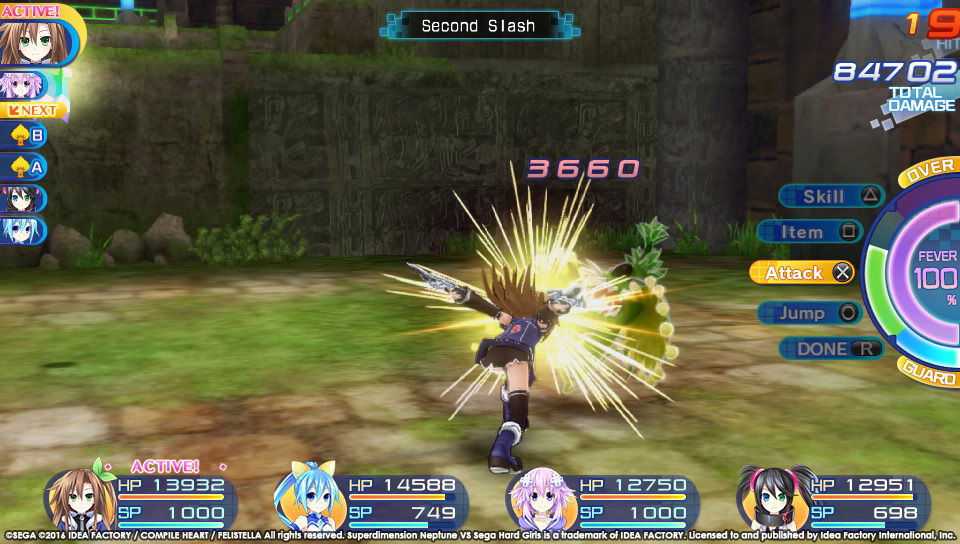Pick enemy B in the turn order
960x544 pixels.
click(x=25, y=135)
